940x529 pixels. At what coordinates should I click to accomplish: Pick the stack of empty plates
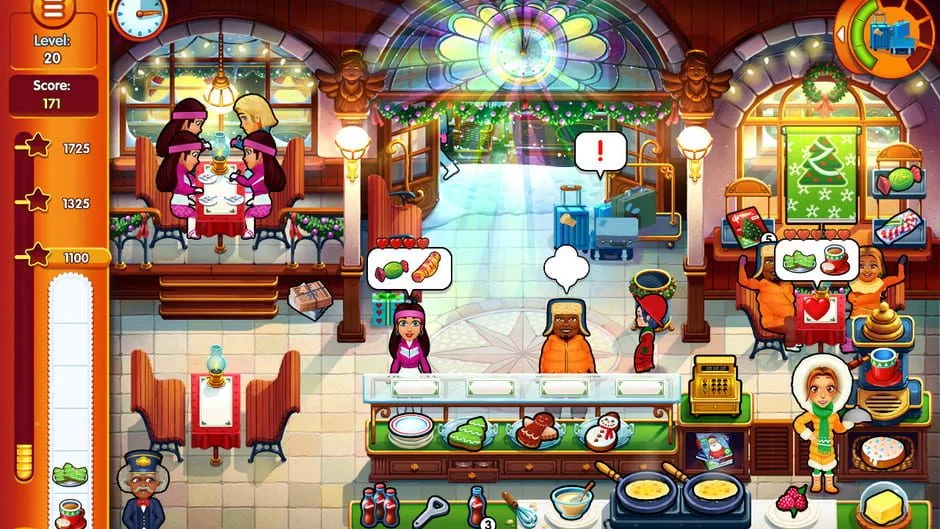point(411,427)
